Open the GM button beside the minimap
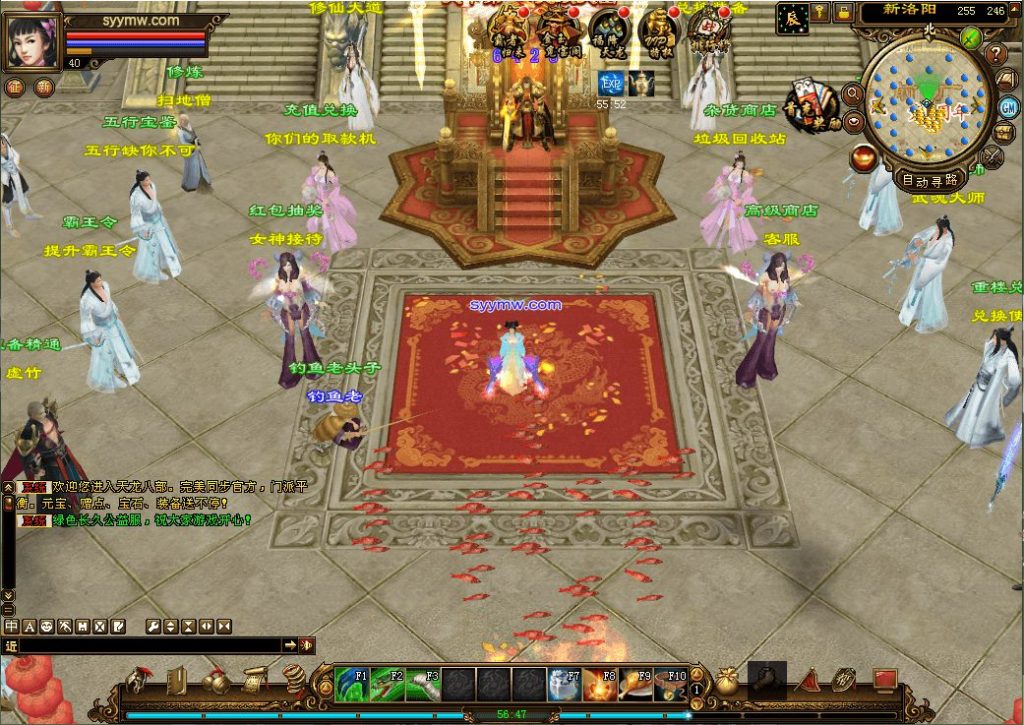Viewport: 1024px width, 725px height. (x=1008, y=106)
